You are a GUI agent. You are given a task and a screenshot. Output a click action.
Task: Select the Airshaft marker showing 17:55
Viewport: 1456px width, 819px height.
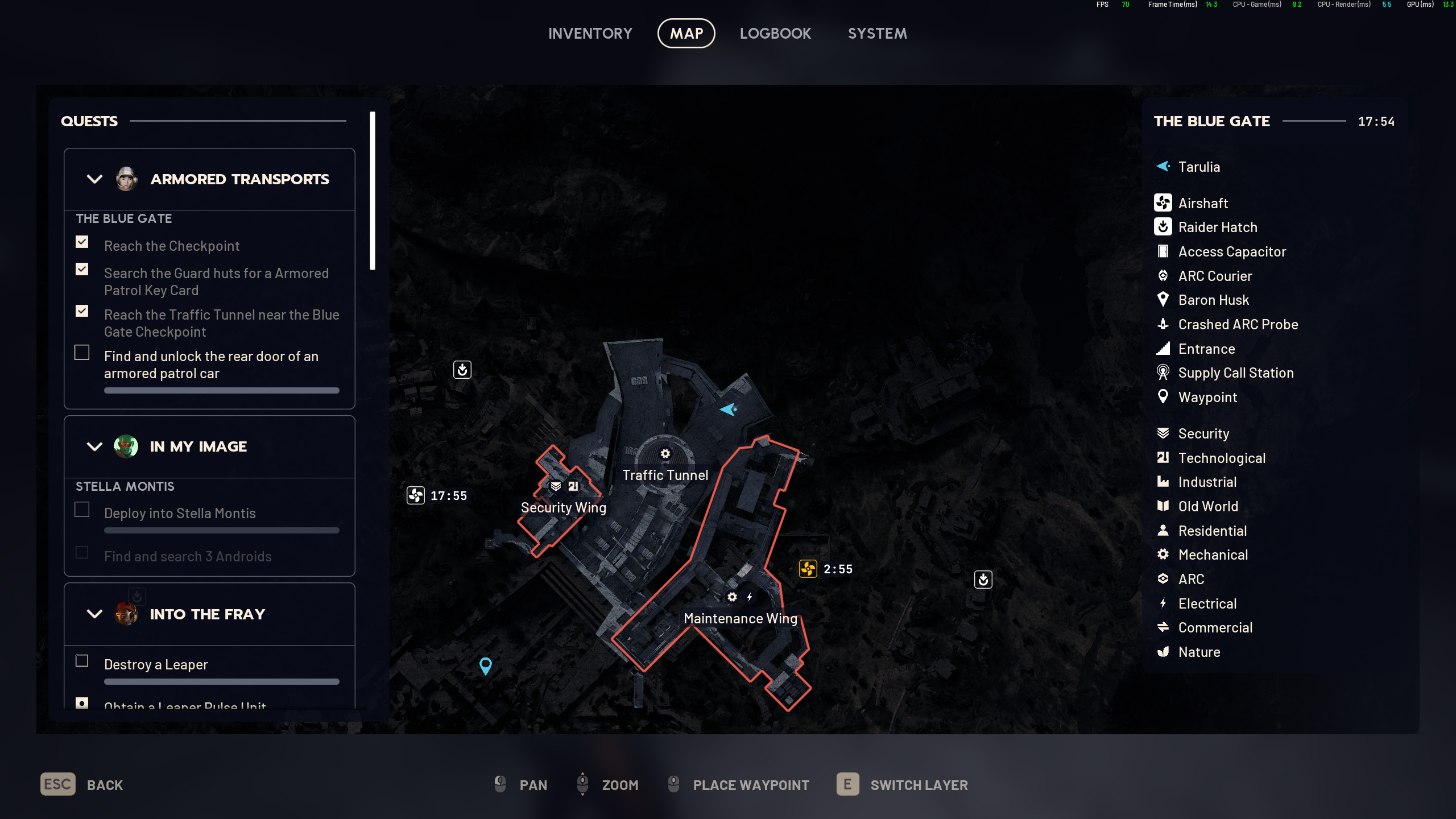(416, 495)
